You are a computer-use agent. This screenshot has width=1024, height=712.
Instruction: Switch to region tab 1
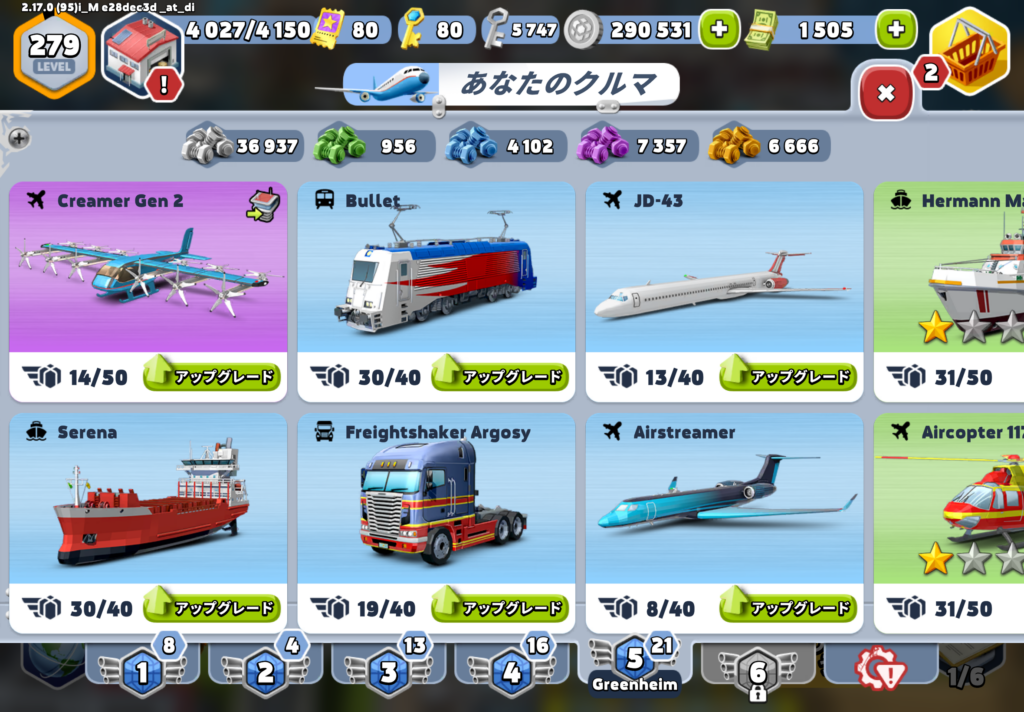point(142,672)
